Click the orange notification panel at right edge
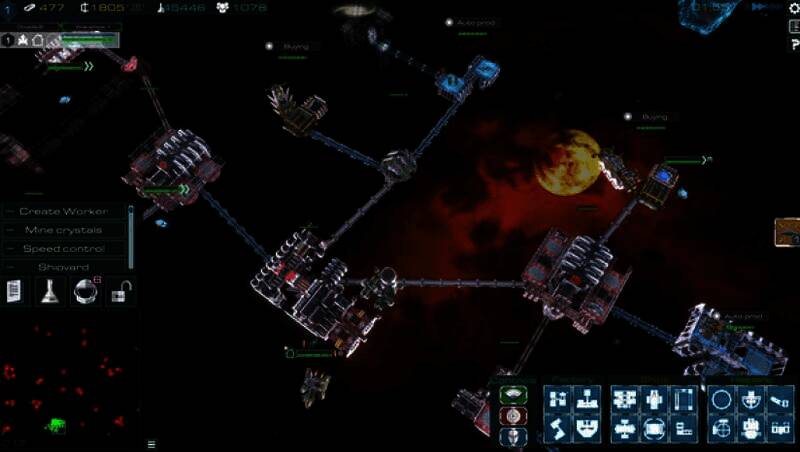 coord(788,232)
